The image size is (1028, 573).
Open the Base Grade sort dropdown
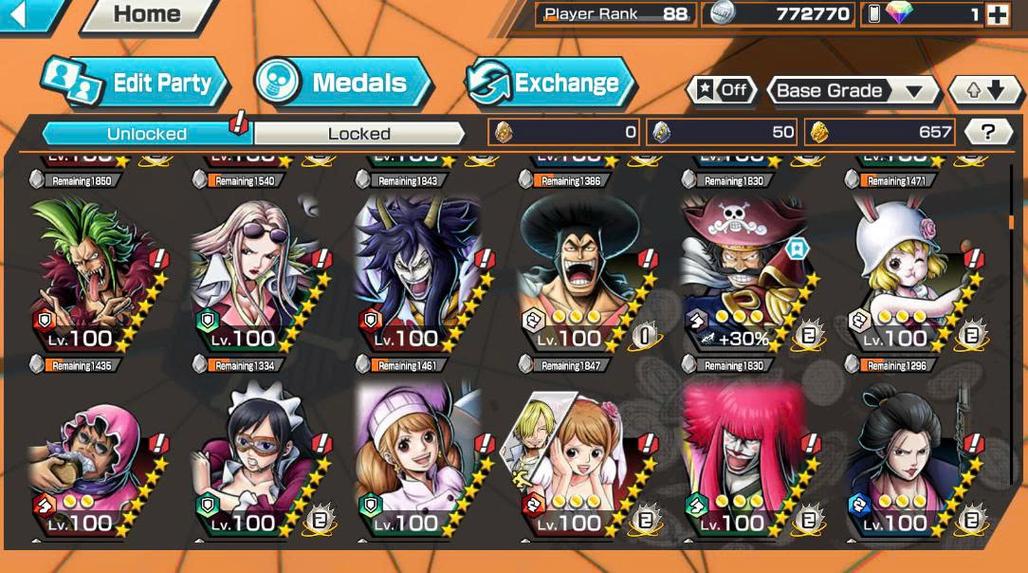[852, 90]
